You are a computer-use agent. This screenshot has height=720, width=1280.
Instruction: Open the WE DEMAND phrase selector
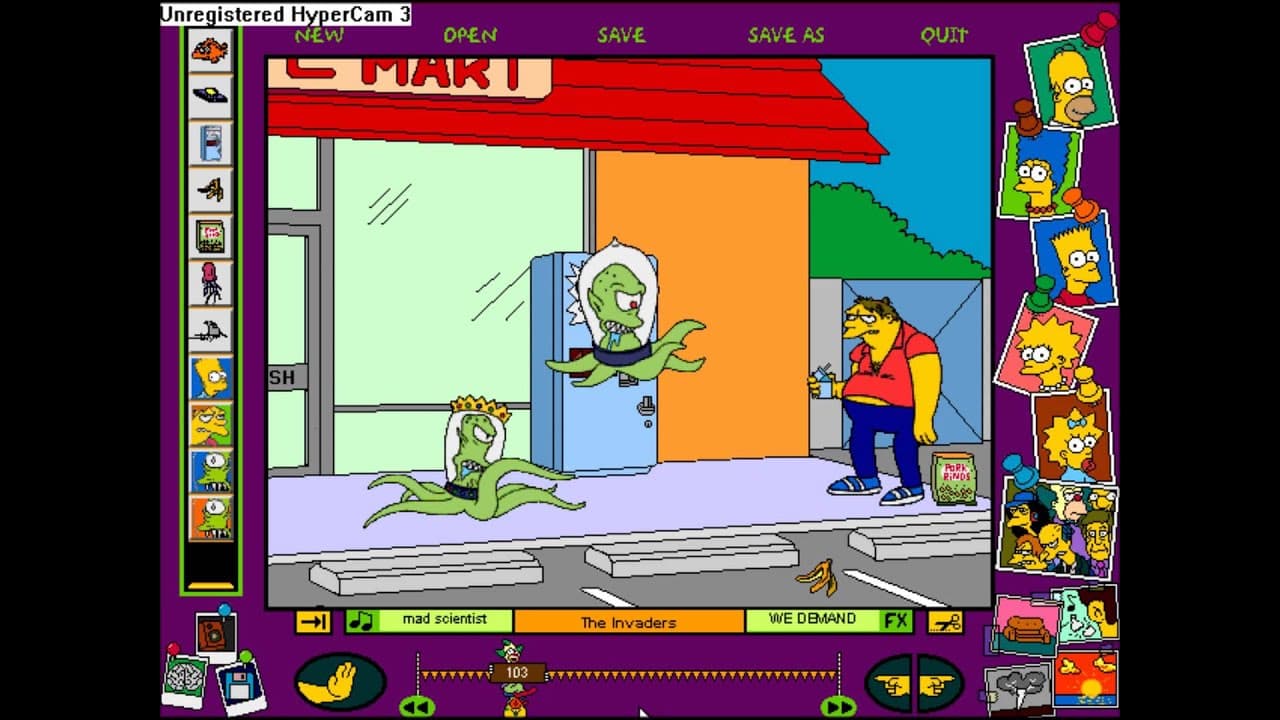[810, 620]
